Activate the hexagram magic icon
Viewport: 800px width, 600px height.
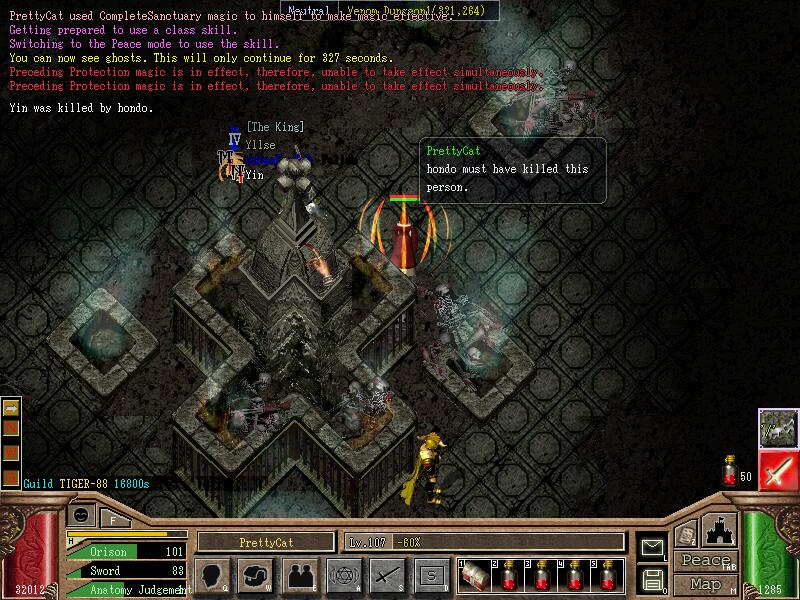pos(343,575)
